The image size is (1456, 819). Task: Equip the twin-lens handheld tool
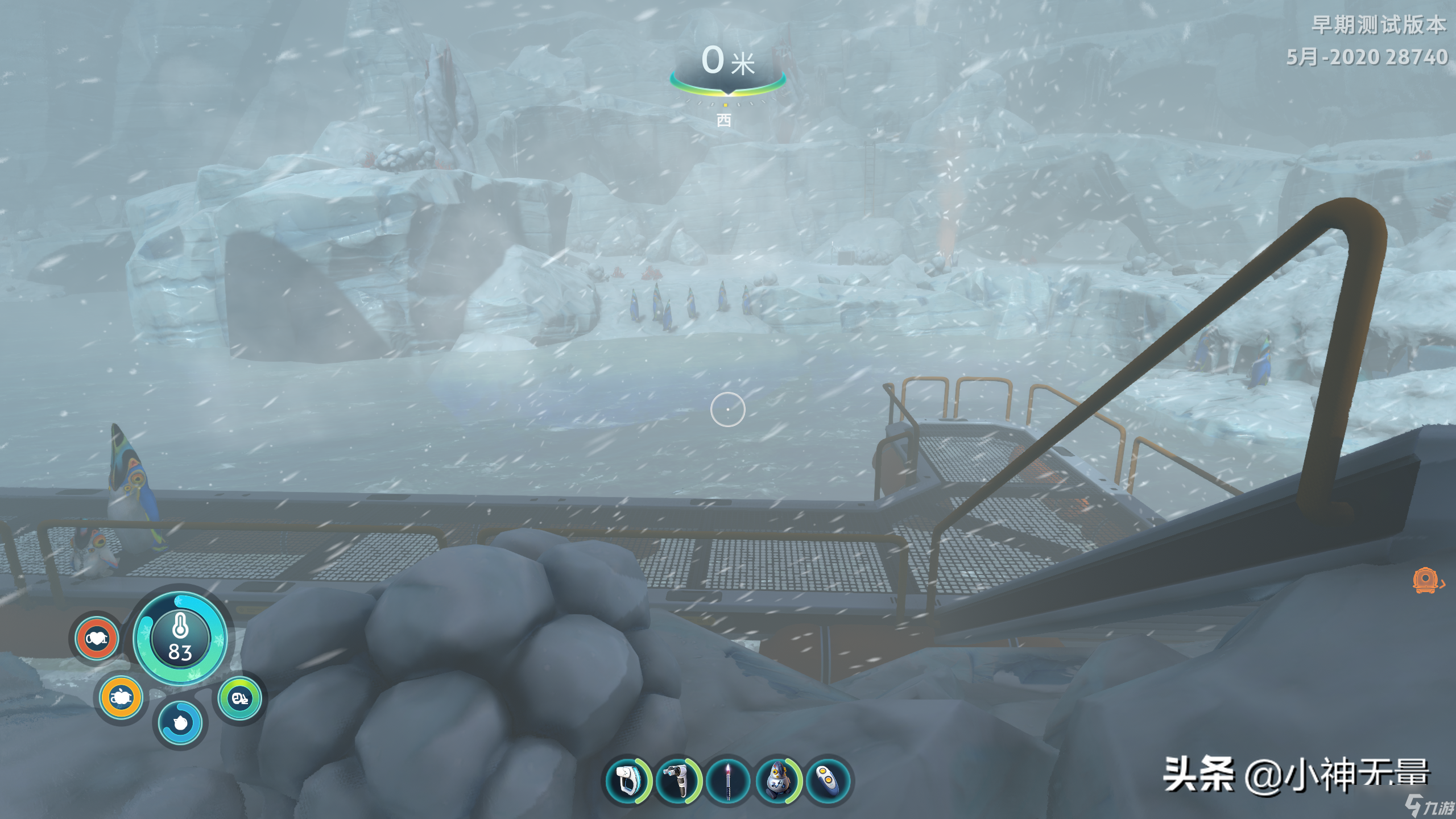[x=677, y=780]
